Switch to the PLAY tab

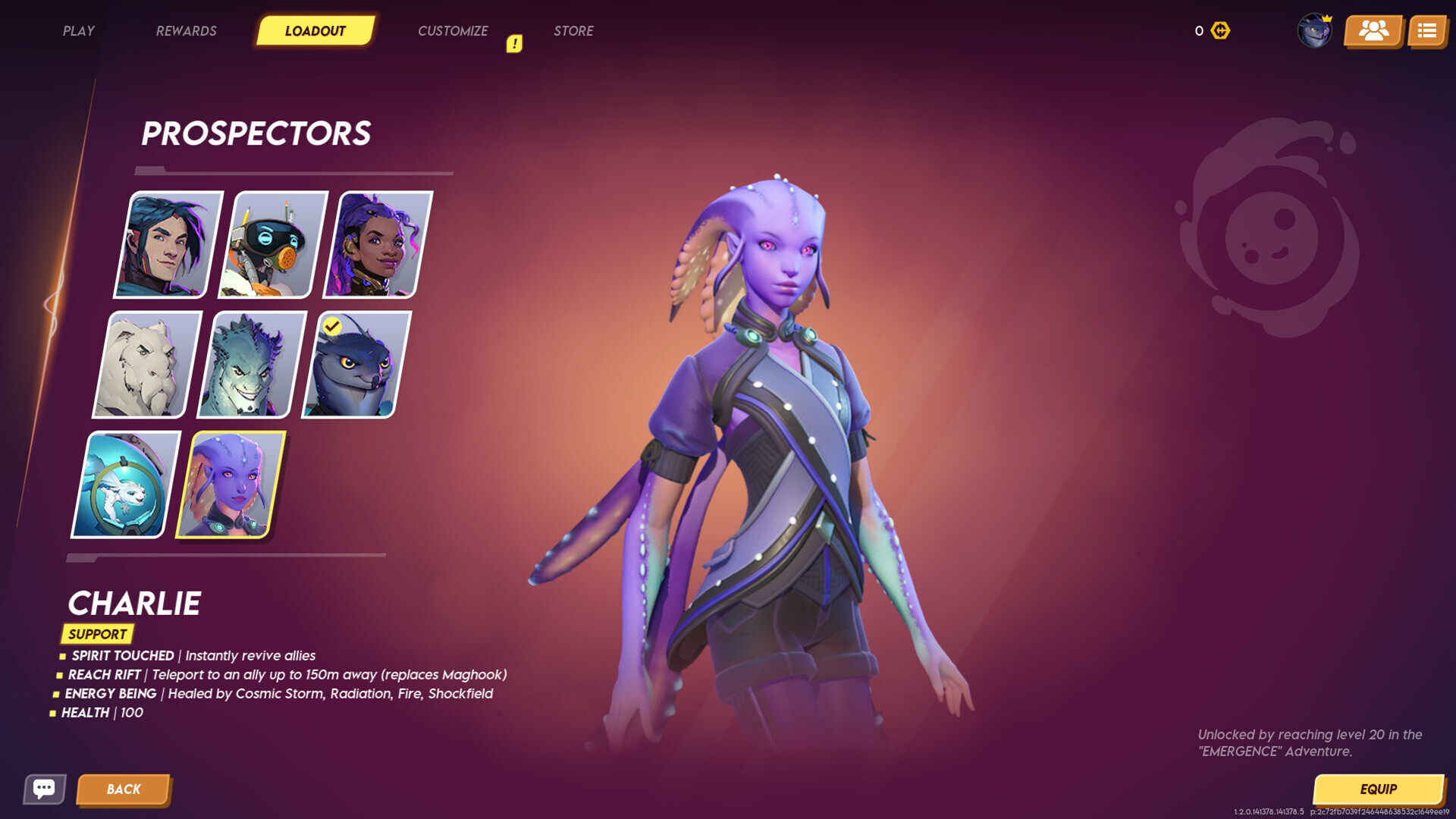(78, 30)
